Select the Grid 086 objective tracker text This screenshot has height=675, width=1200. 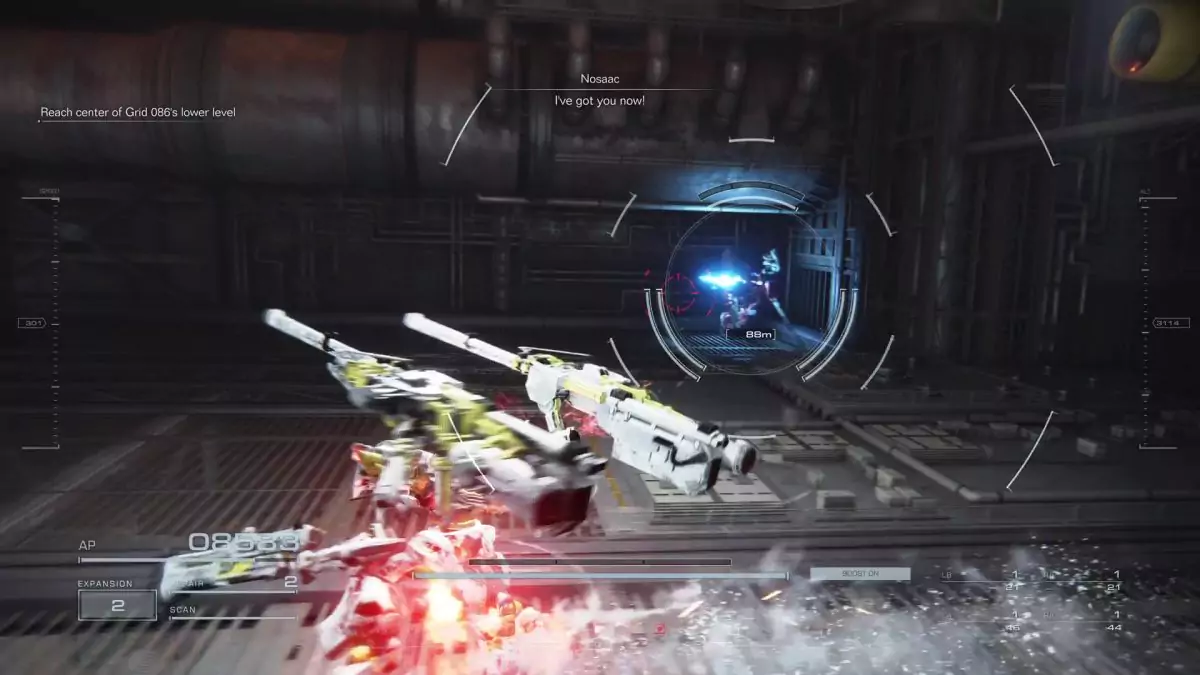pyautogui.click(x=138, y=113)
